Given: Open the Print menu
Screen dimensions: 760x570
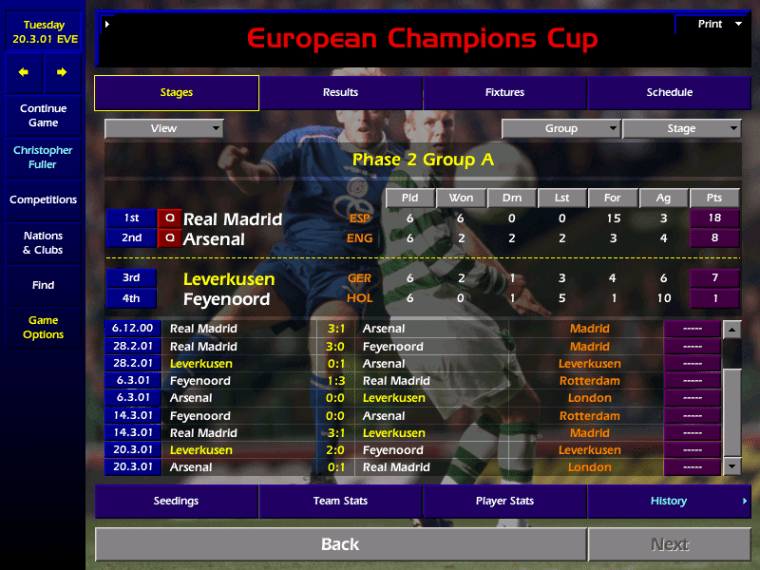Looking at the screenshot, I should [713, 24].
